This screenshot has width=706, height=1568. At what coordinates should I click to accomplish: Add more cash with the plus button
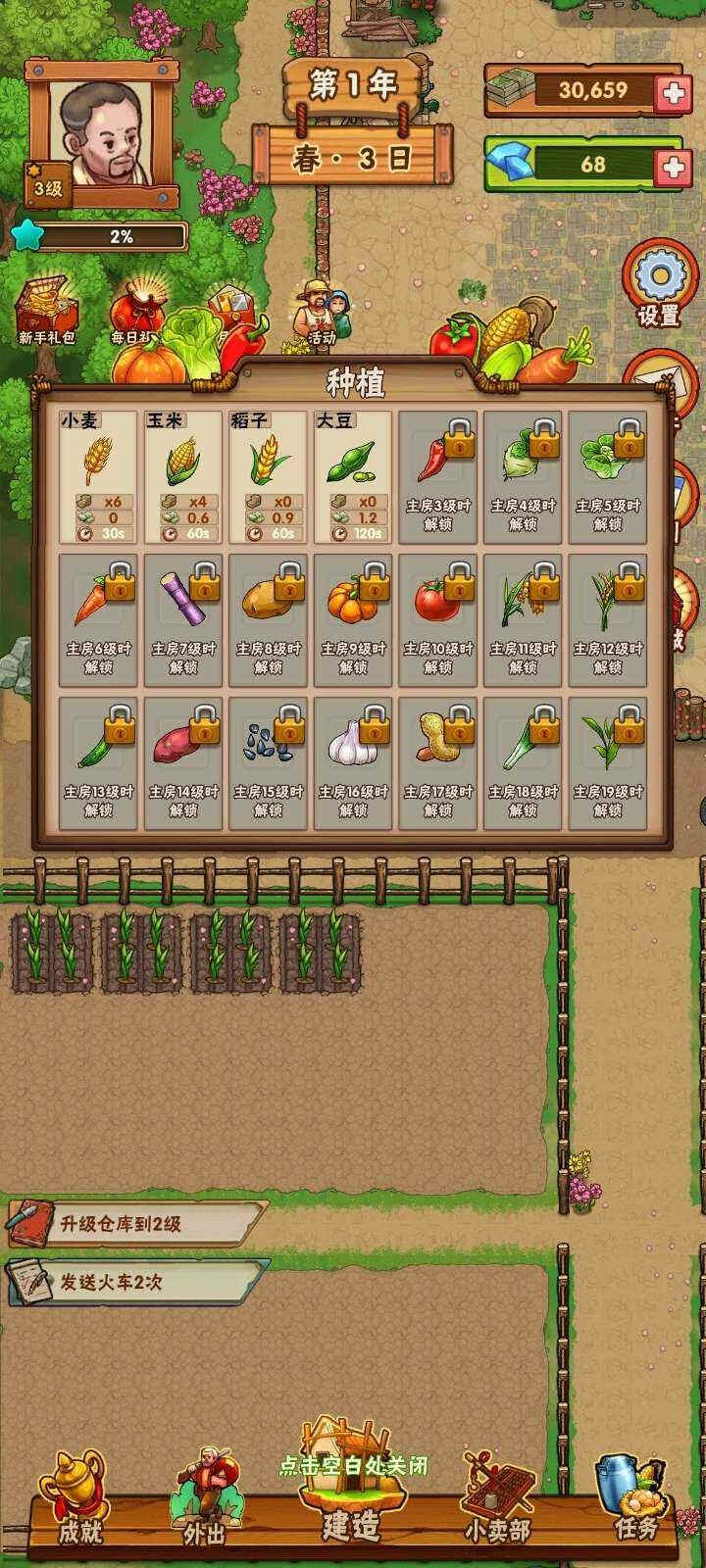click(x=672, y=91)
